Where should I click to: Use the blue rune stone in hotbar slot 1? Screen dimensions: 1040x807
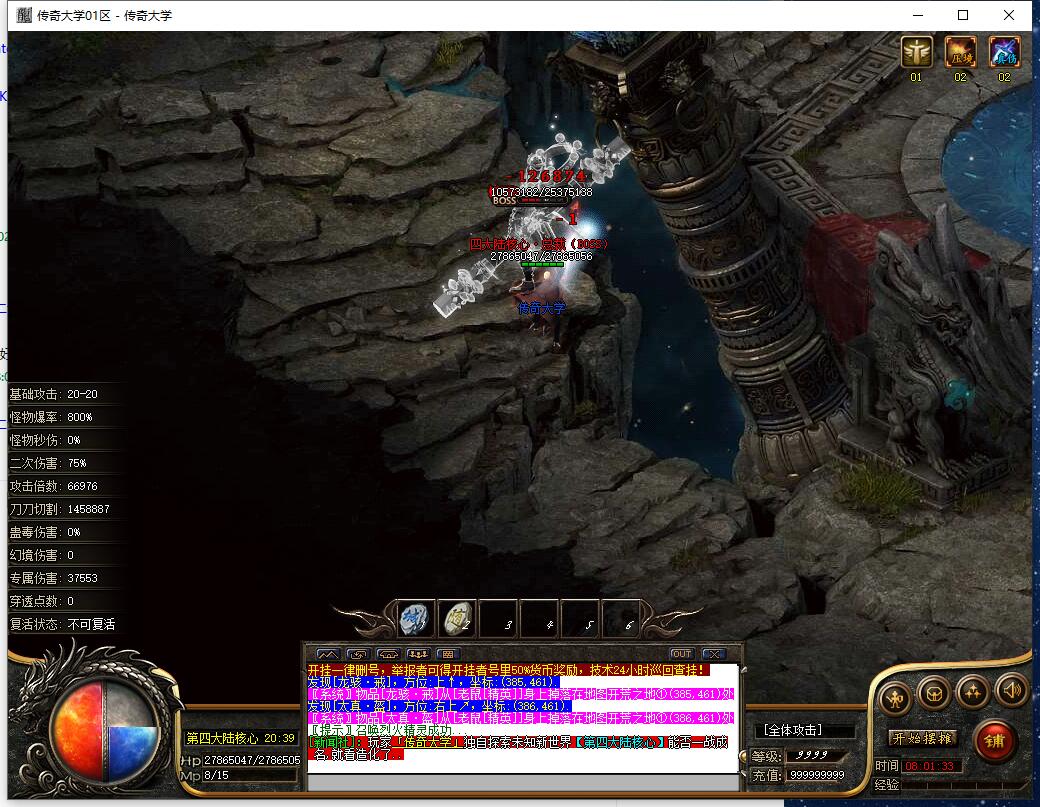417,618
